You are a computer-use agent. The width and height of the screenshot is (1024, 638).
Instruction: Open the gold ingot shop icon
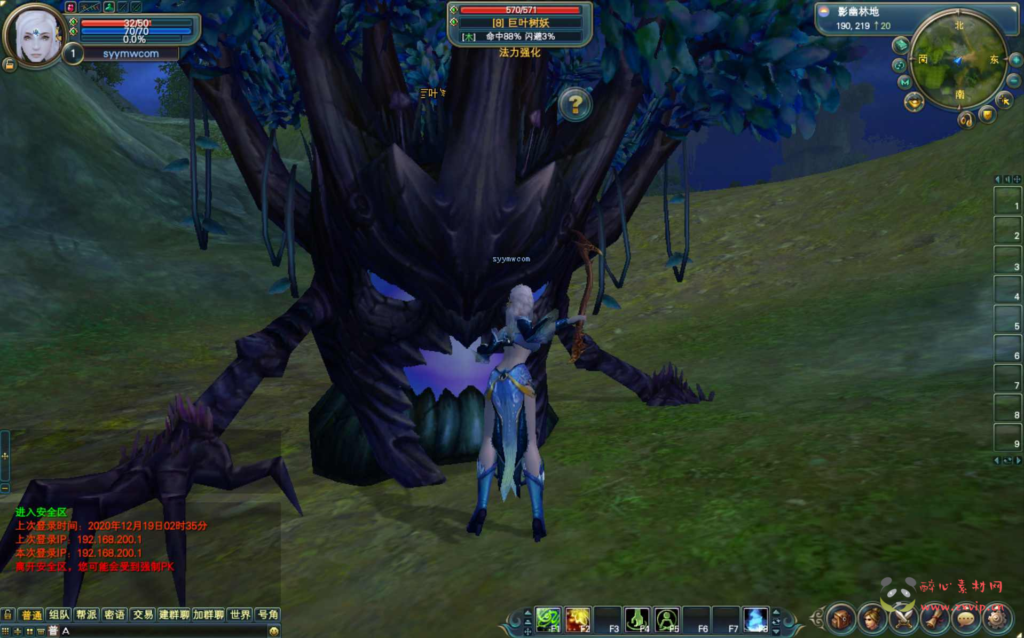pos(914,101)
